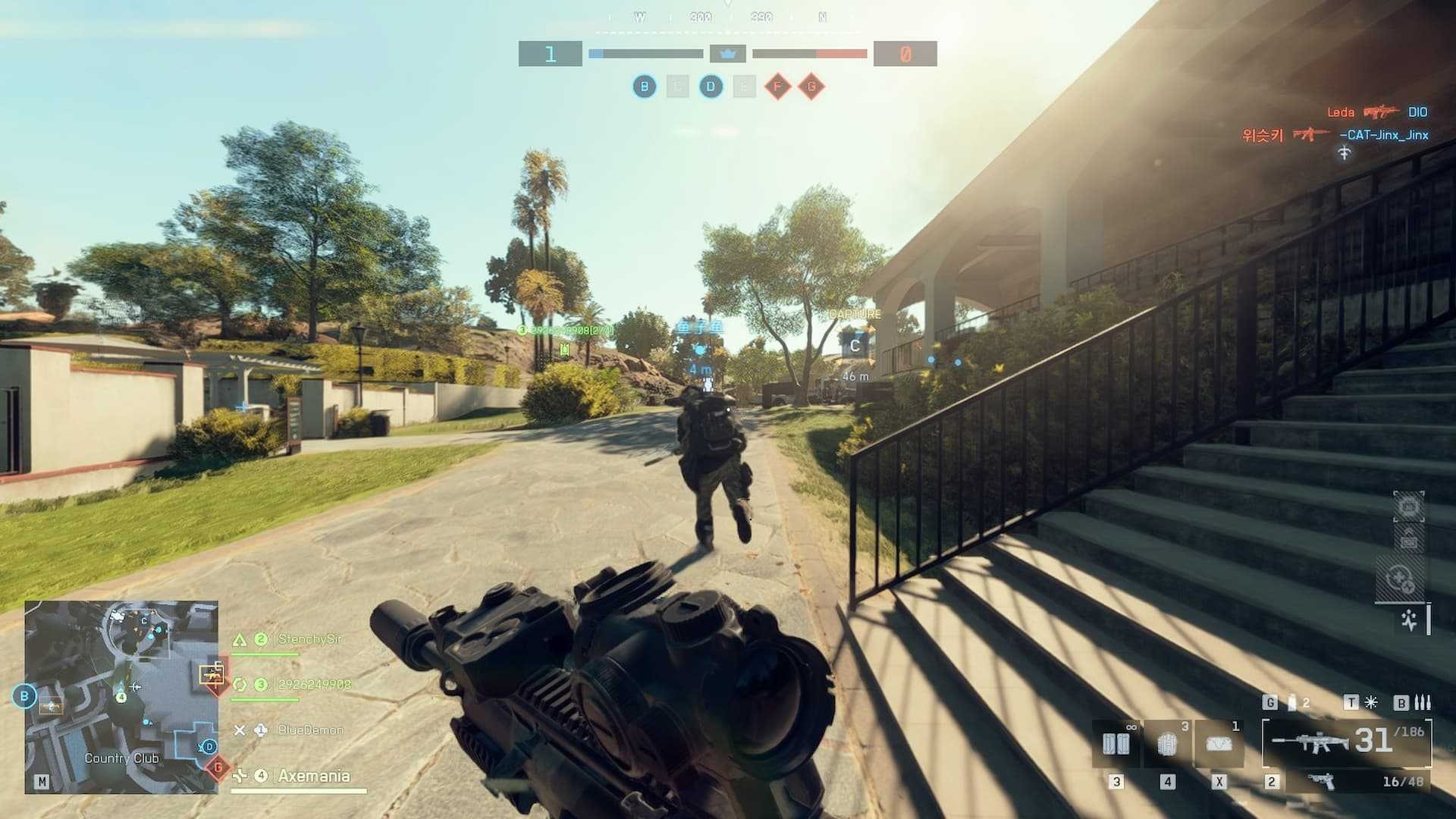1456x819 pixels.
Task: Select Axemania's row in squad list
Action: (313, 776)
